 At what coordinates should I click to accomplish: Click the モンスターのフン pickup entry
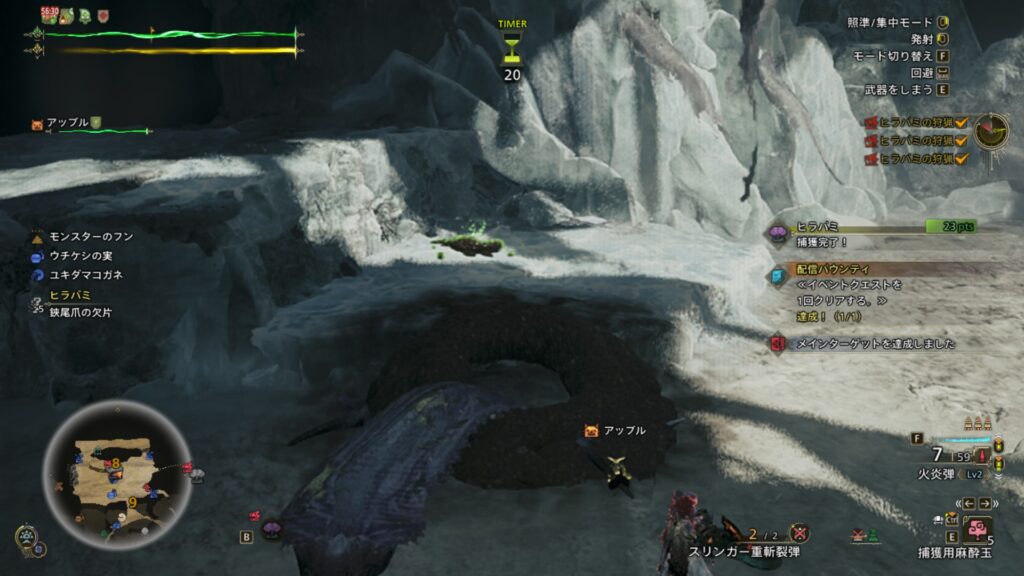(x=90, y=237)
